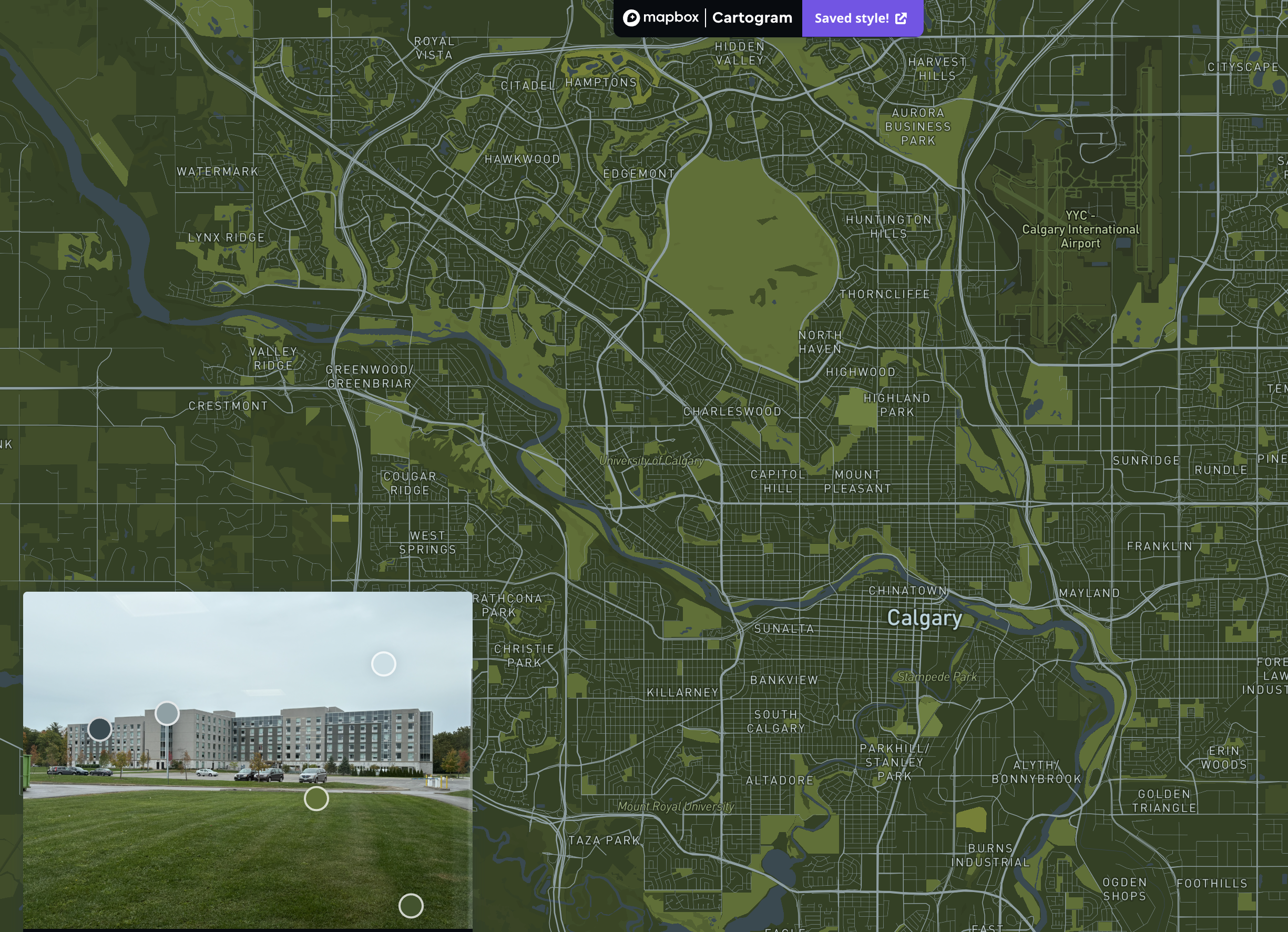
Task: Click the Mapbox pin logo icon
Action: (632, 17)
